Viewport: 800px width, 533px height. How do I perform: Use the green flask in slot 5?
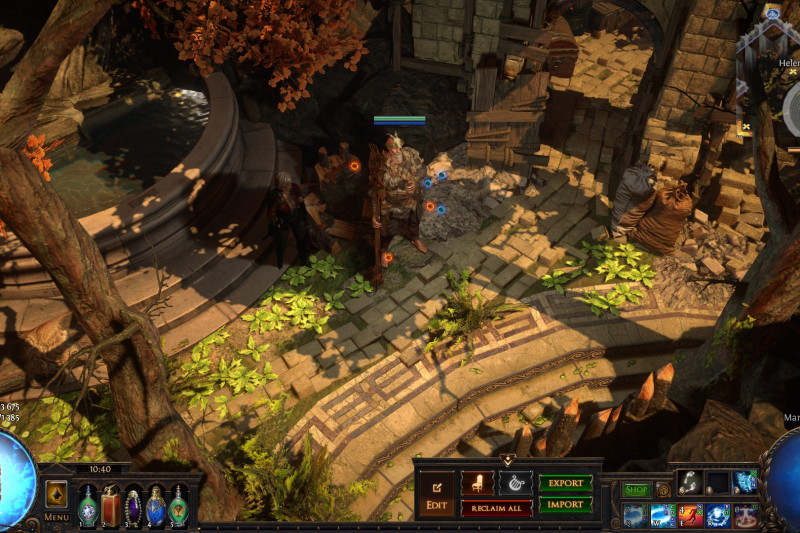pos(178,504)
